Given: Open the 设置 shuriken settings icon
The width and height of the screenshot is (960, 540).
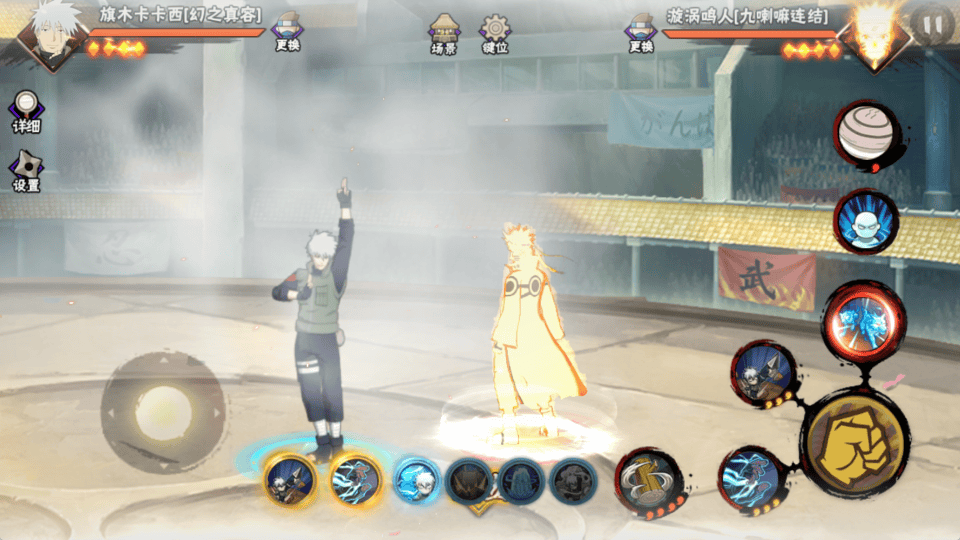Looking at the screenshot, I should pos(26,171).
